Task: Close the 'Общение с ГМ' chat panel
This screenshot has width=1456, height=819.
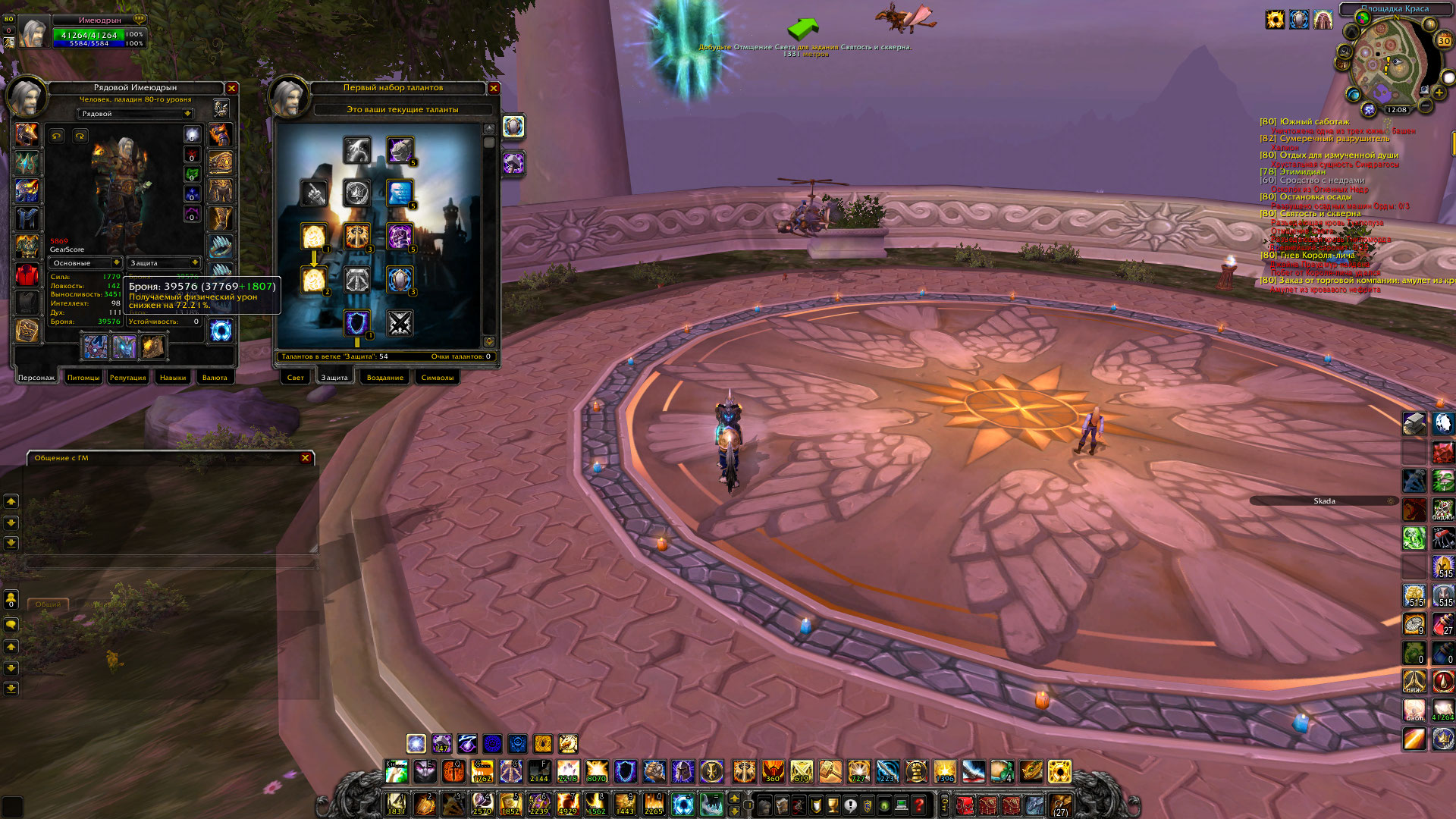Action: 306,458
